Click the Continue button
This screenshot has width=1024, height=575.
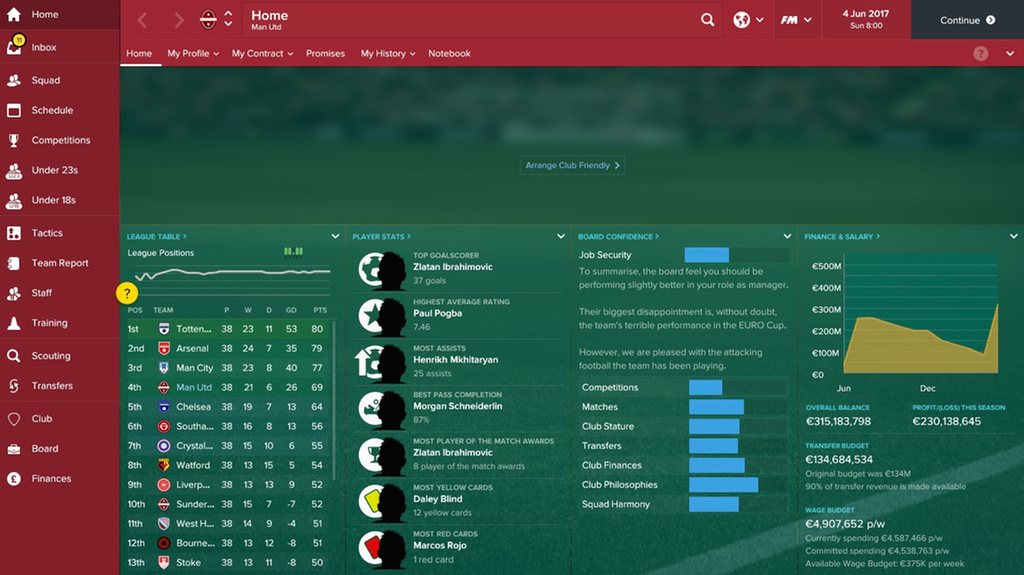click(x=967, y=20)
